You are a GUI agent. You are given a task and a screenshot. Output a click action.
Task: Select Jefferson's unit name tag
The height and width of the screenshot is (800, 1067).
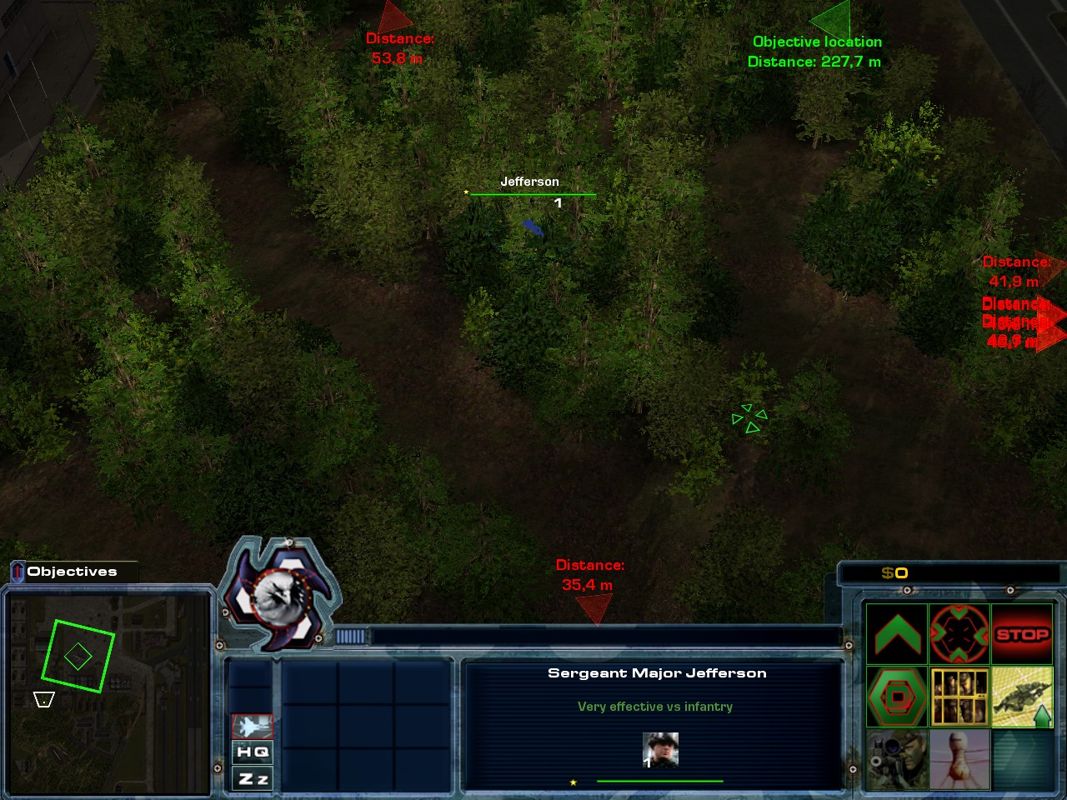coord(529,182)
